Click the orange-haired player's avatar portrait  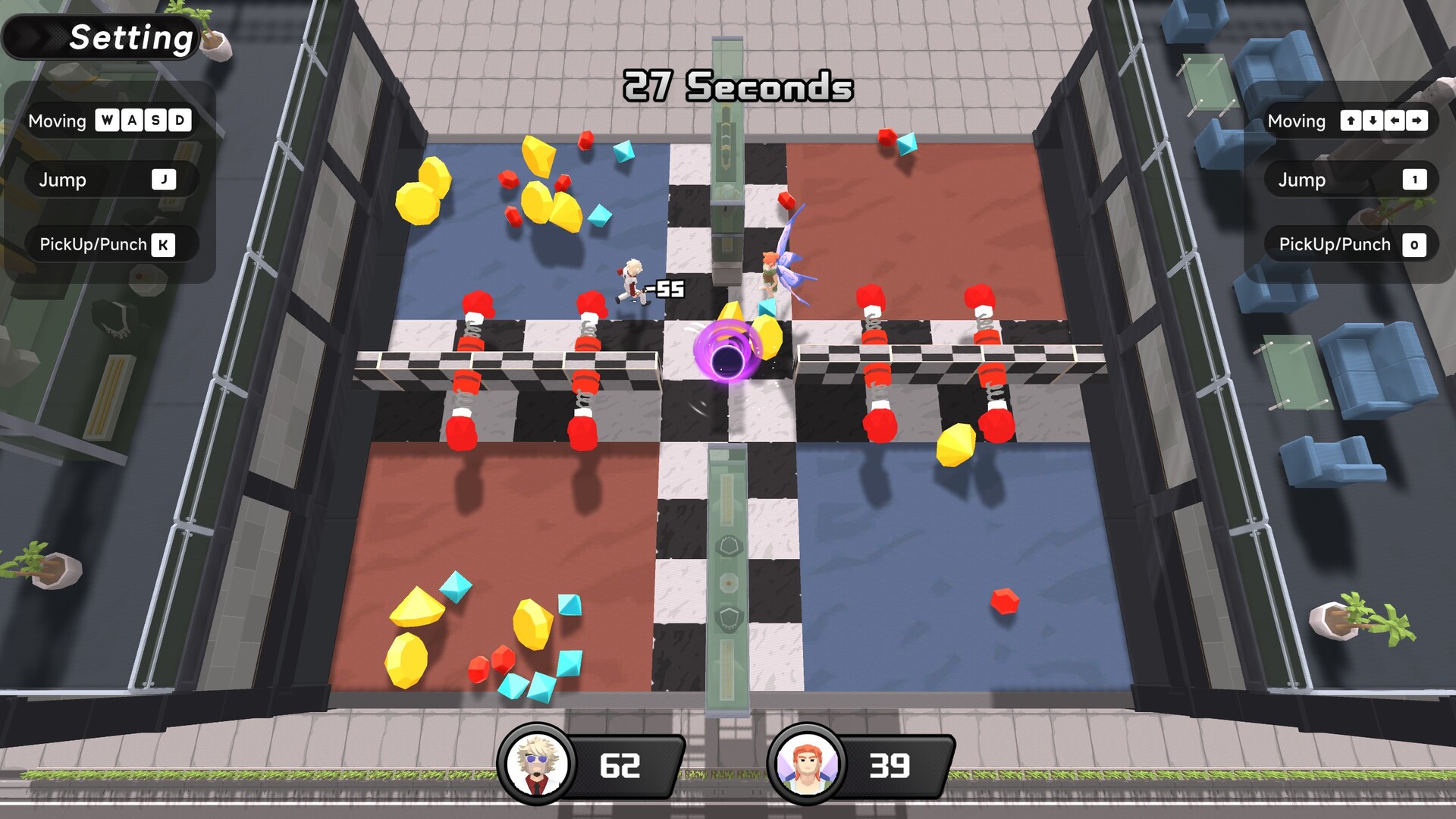(x=805, y=764)
